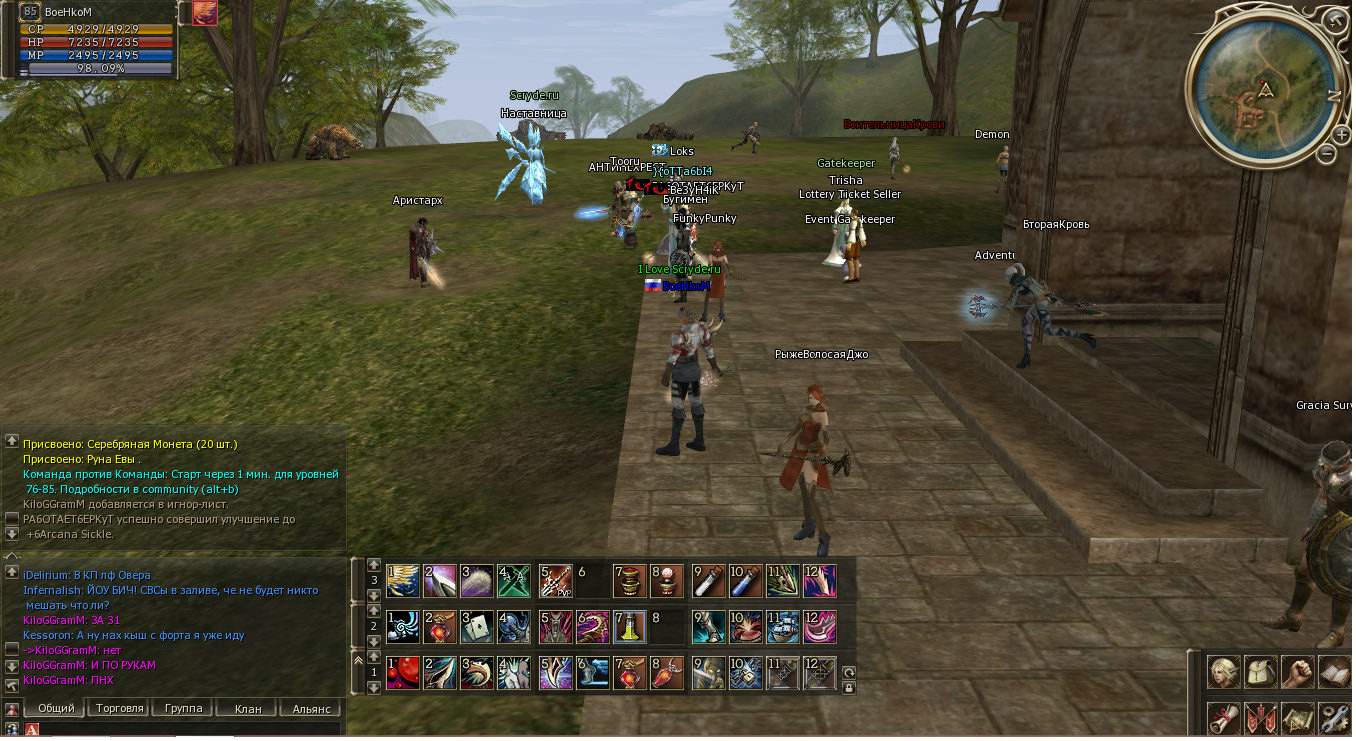Switch to the Общий chat tab

click(56, 708)
